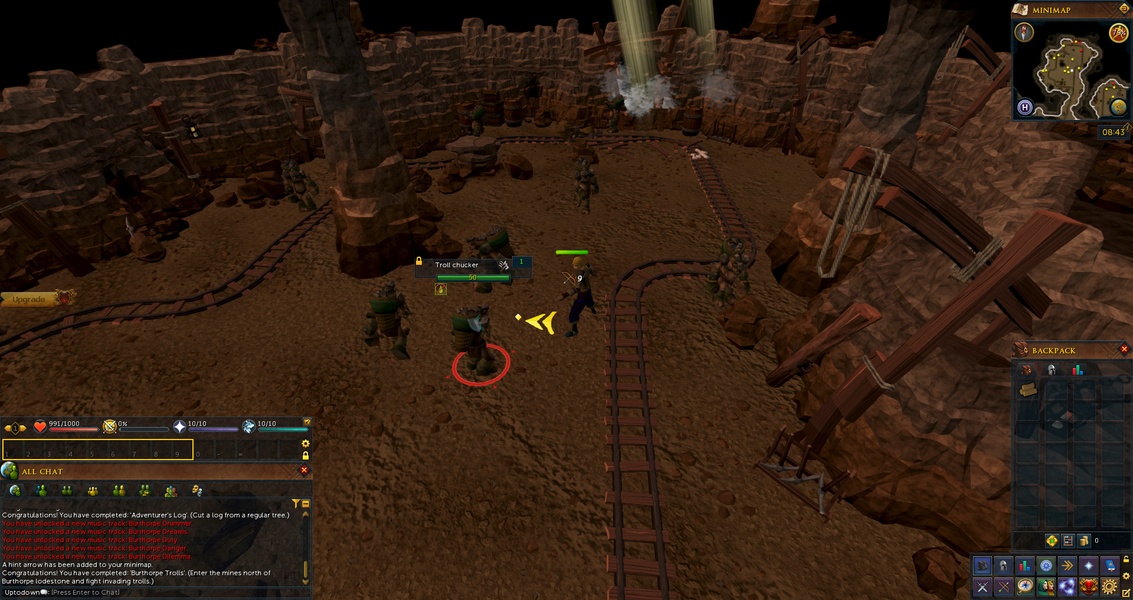Select the quest chat tab icon
This screenshot has height=600, width=1133.
tap(197, 490)
